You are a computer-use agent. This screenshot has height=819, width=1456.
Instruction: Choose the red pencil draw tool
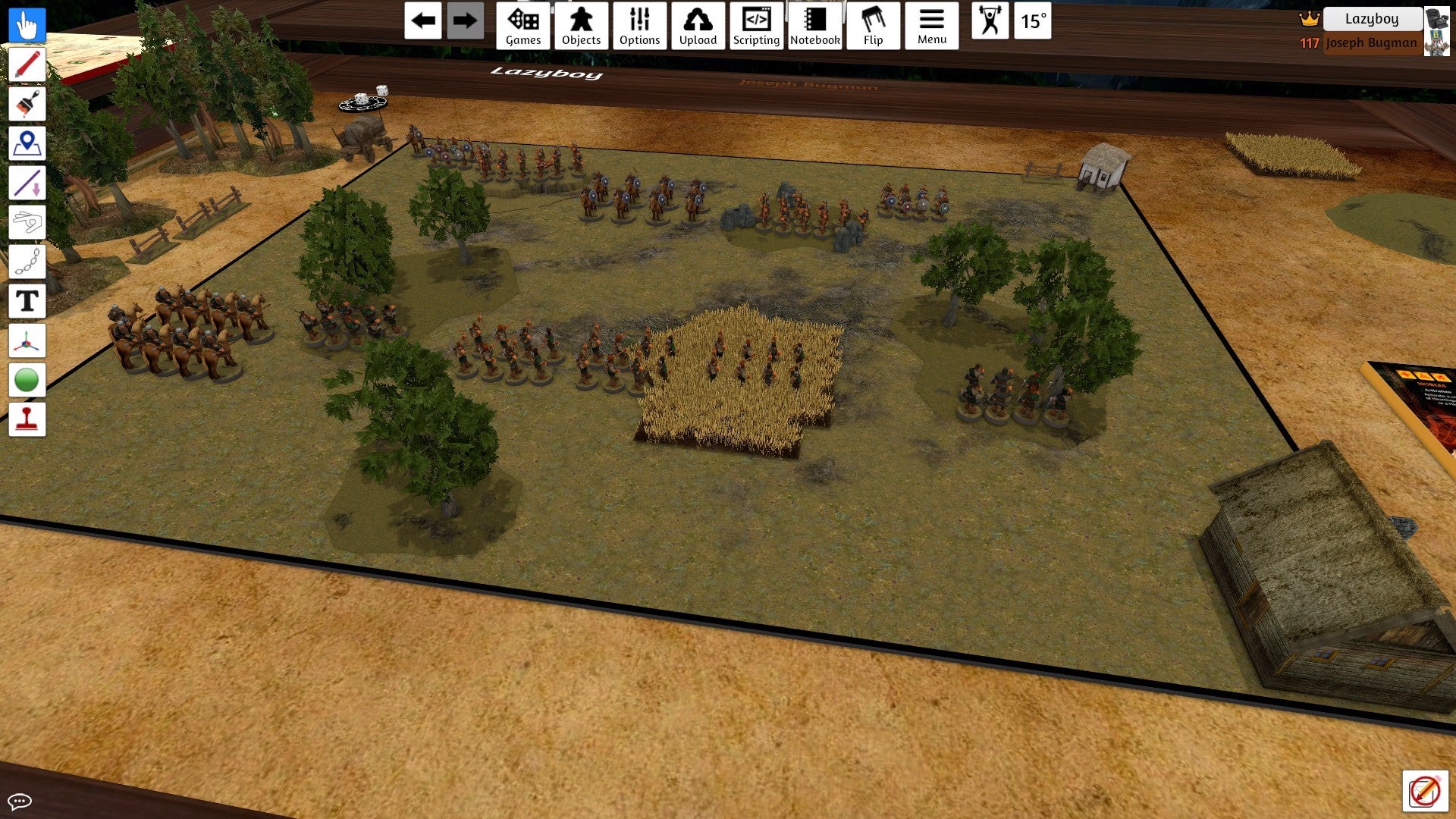[x=27, y=64]
